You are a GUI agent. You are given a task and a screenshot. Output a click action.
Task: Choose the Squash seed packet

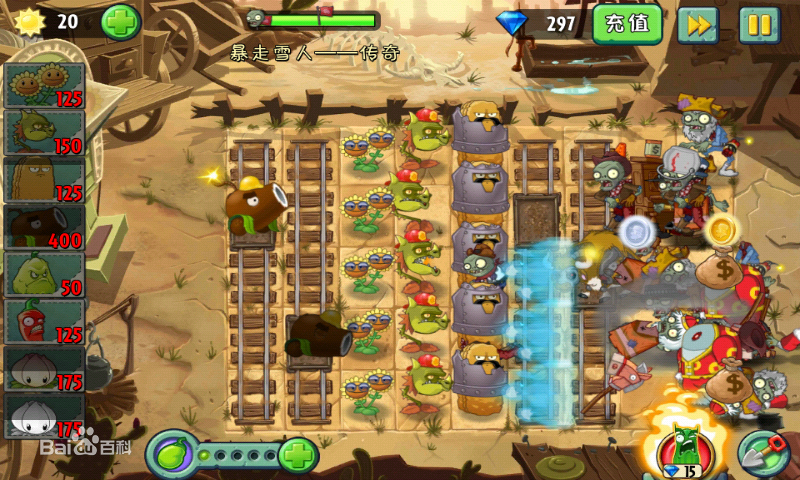point(45,274)
